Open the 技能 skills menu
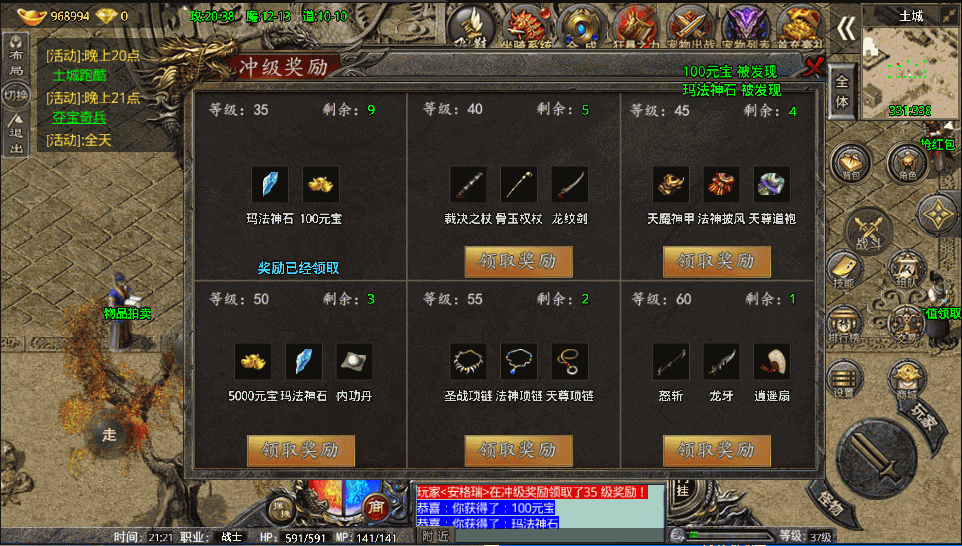 [844, 270]
